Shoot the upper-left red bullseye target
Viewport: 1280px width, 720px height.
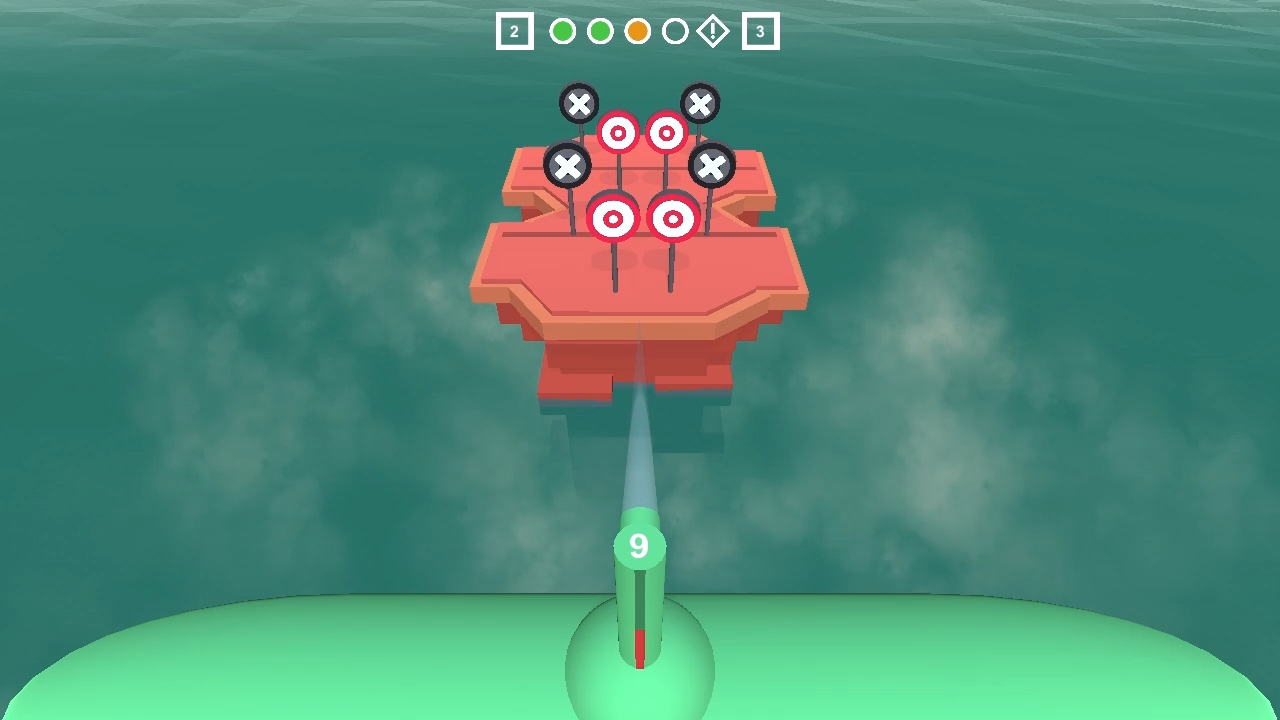click(x=618, y=131)
